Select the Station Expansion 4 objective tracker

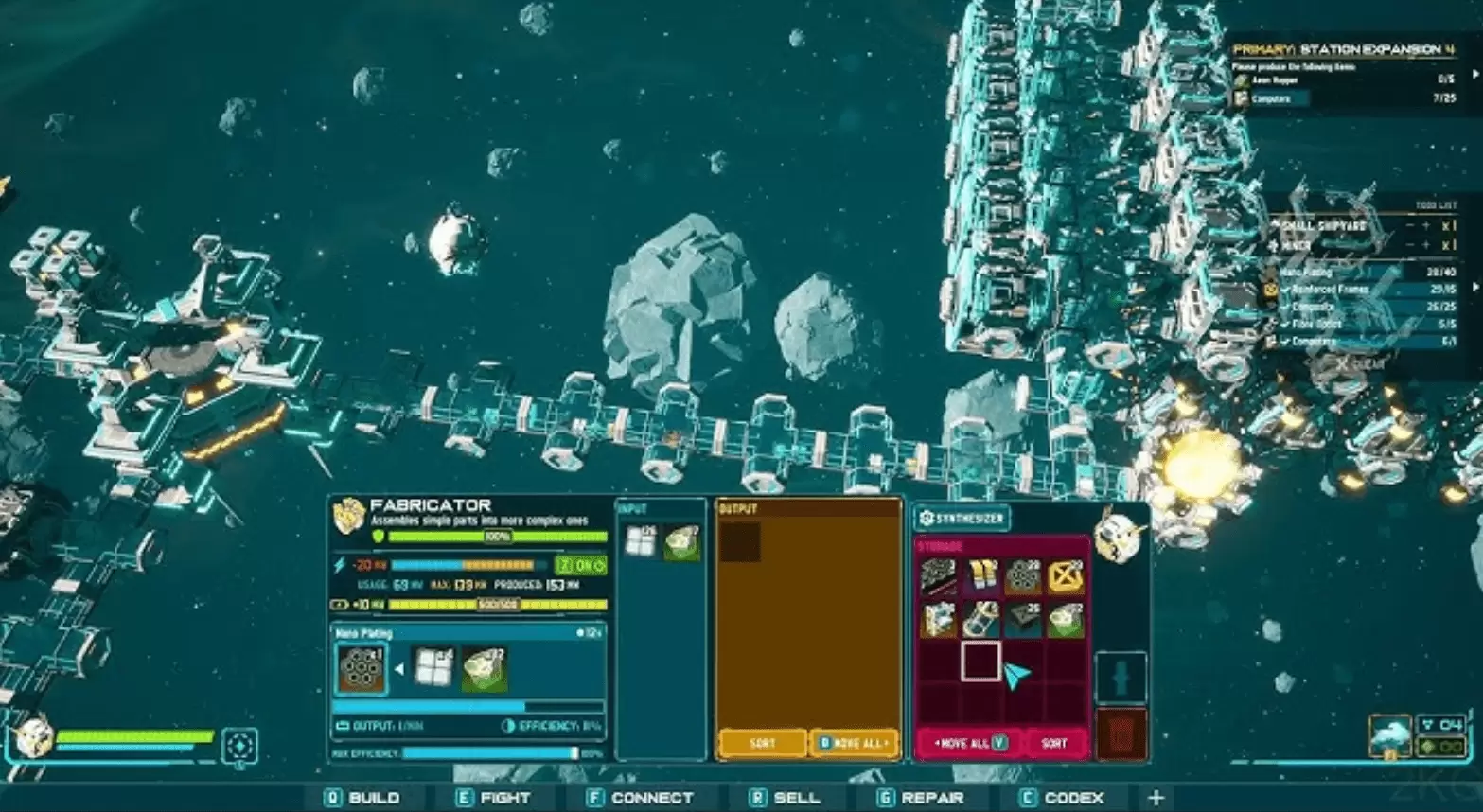click(x=1343, y=49)
